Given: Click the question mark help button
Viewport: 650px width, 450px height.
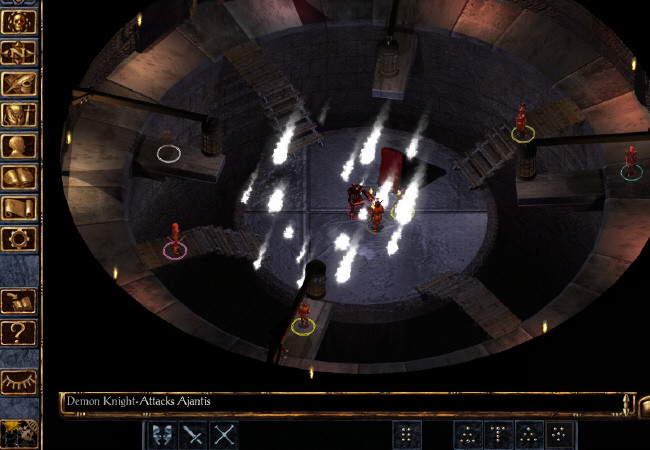Looking at the screenshot, I should click(x=20, y=331).
